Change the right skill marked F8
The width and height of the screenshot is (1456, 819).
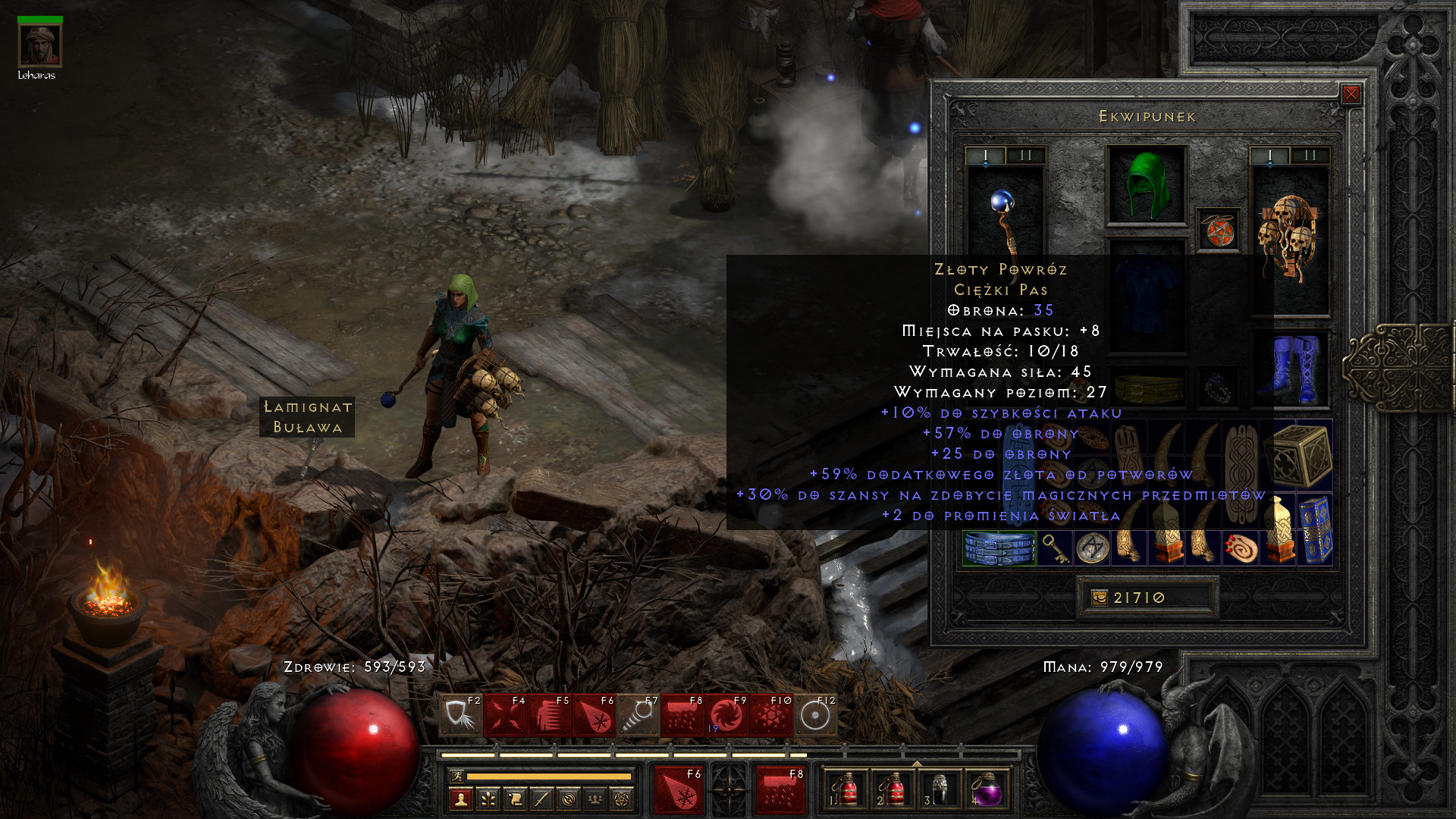(779, 790)
